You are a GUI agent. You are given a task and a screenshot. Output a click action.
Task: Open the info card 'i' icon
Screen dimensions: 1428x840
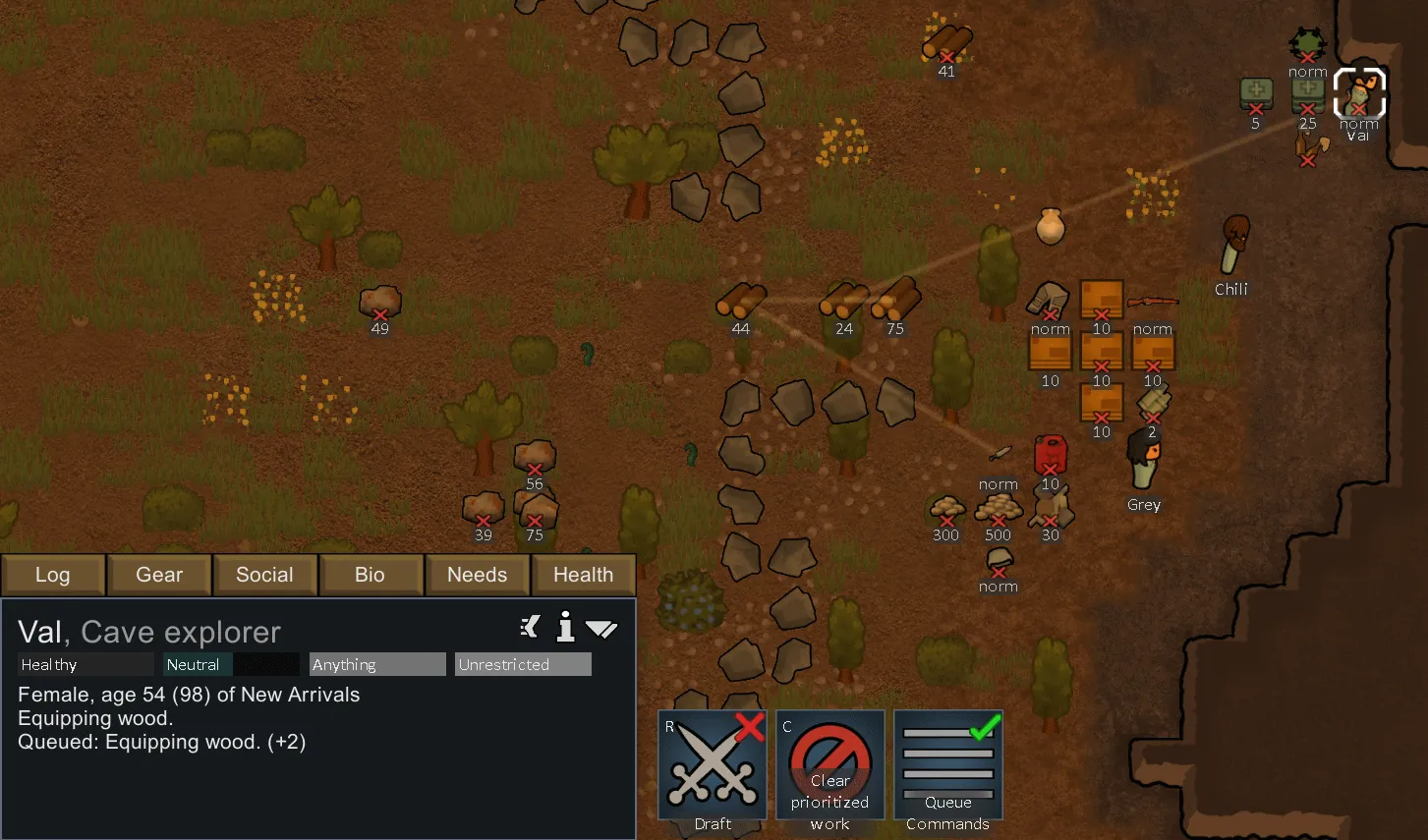pos(565,627)
